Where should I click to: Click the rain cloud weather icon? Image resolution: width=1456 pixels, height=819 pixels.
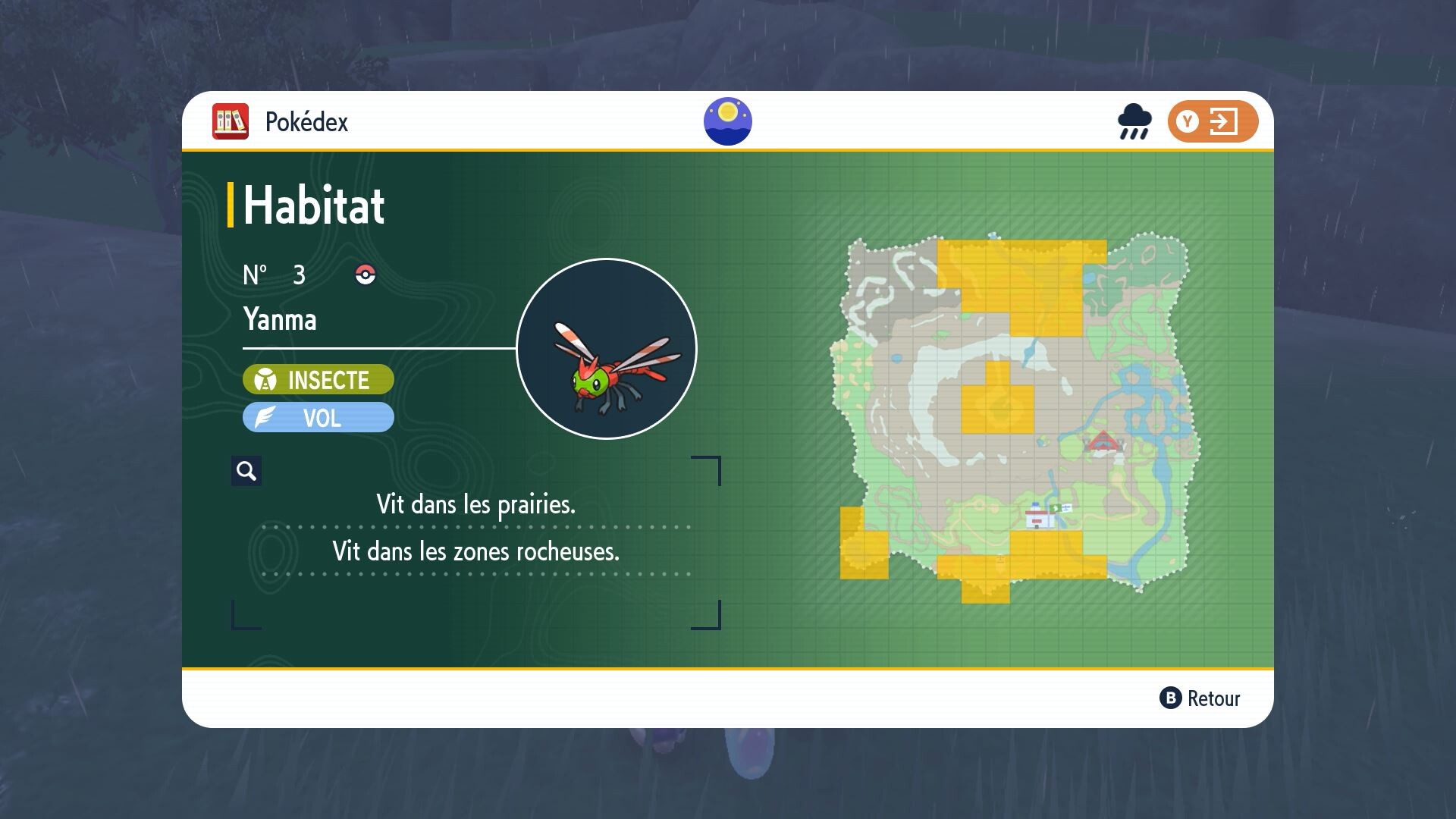1133,121
